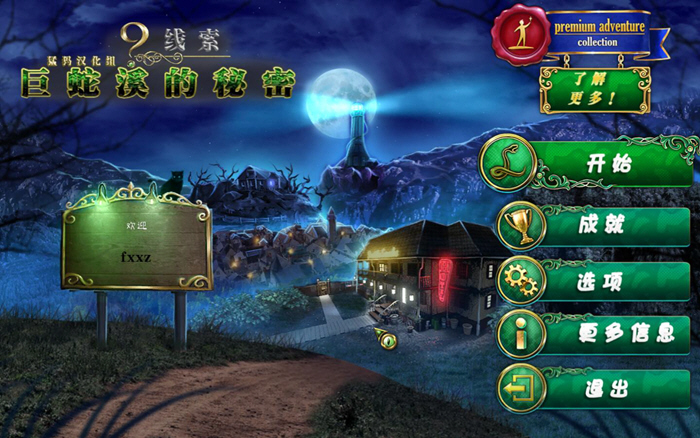Open the 成就 achievements menu

pyautogui.click(x=600, y=225)
